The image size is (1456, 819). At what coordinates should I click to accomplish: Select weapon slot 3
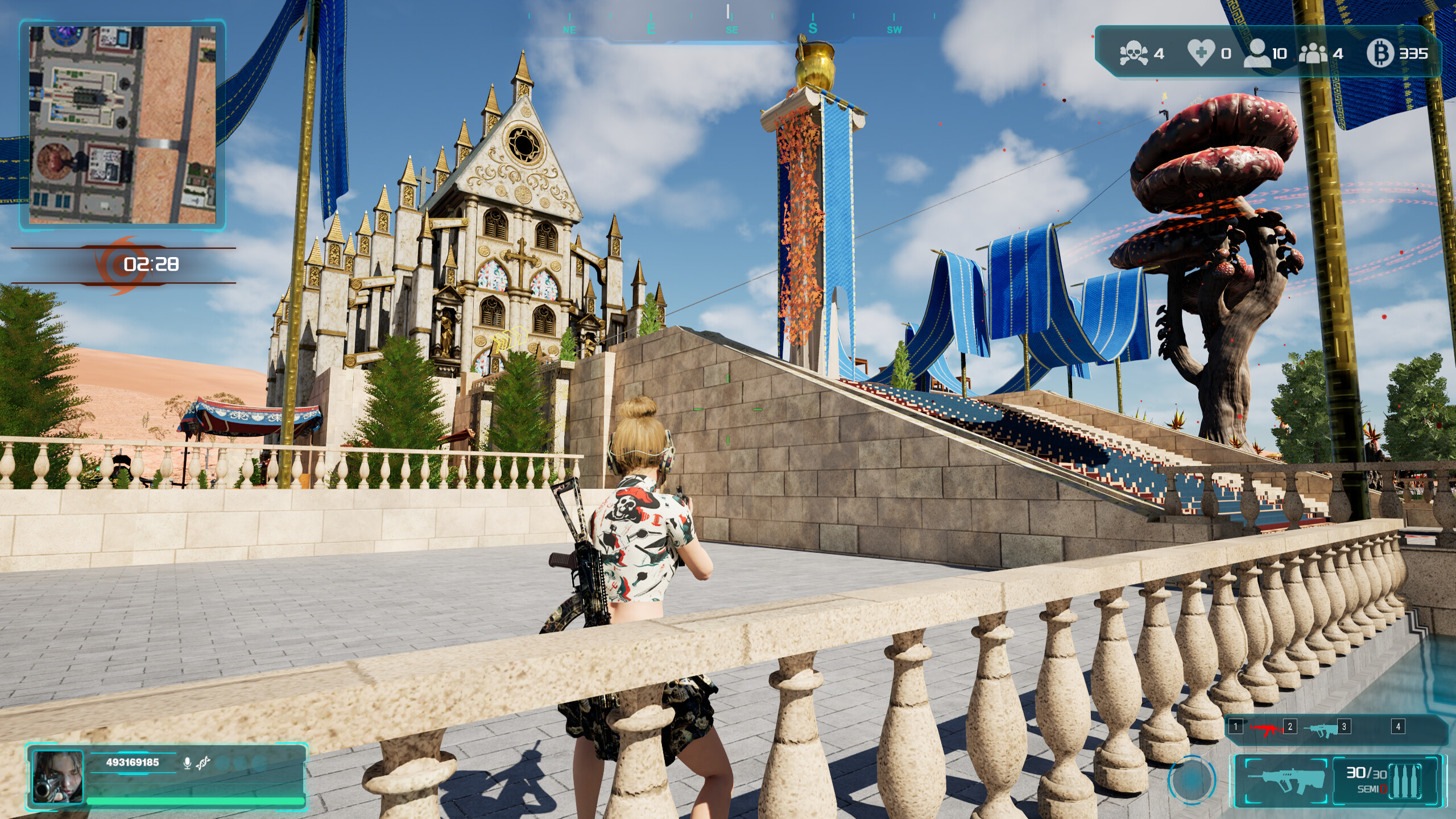point(1343,727)
